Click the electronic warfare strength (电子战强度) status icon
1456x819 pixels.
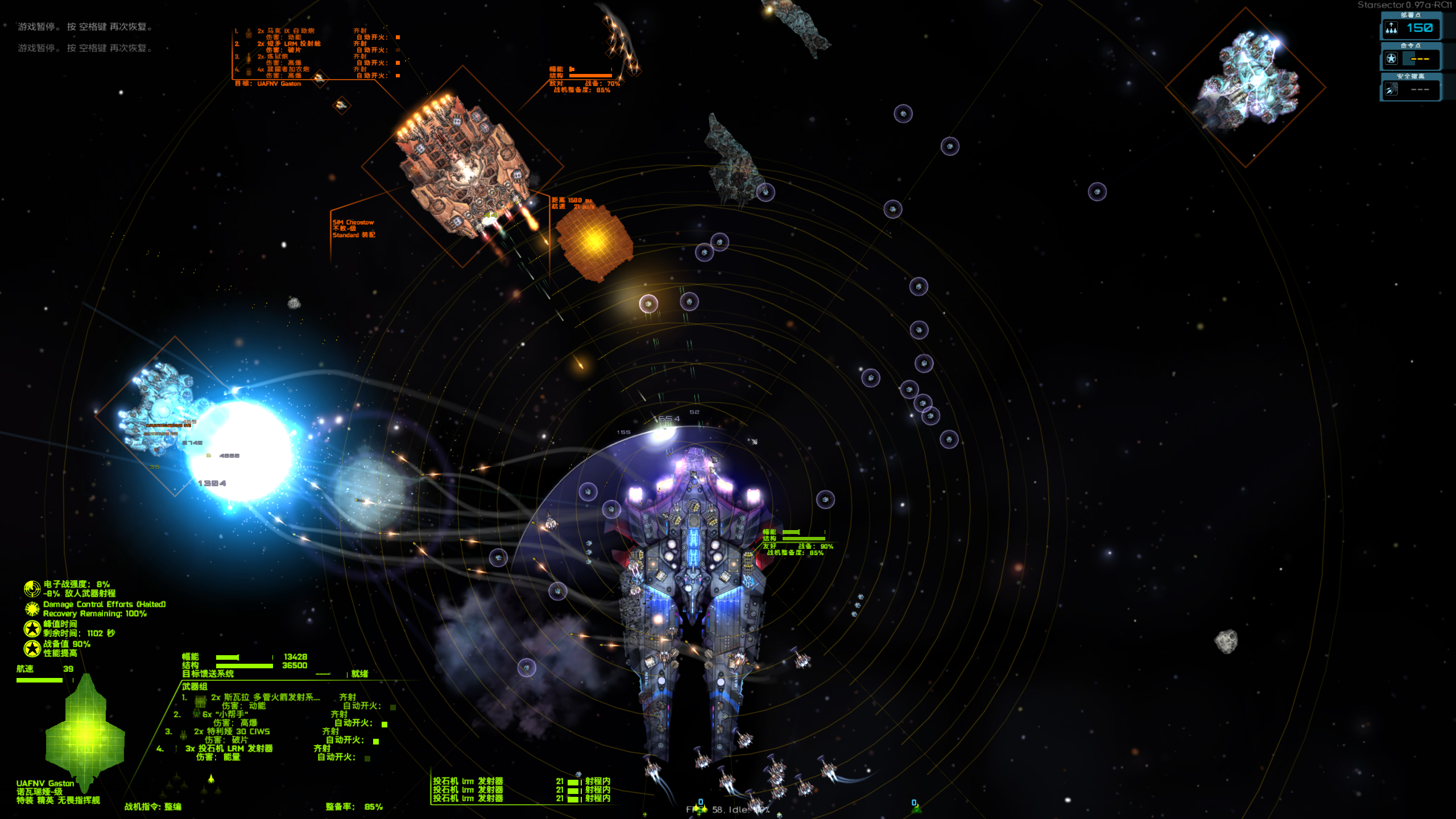click(32, 589)
